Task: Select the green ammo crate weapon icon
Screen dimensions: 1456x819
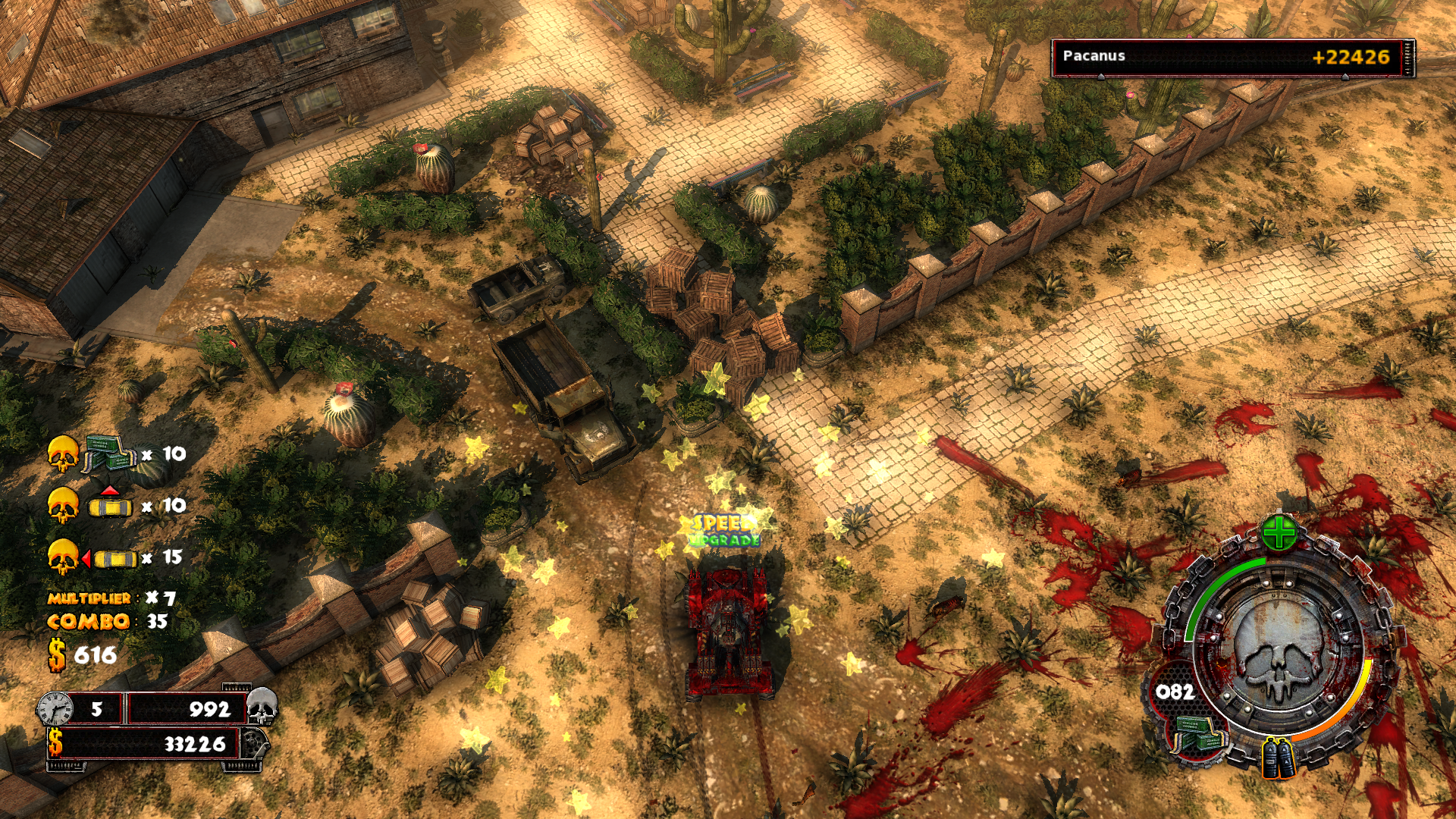Action: tap(1198, 734)
